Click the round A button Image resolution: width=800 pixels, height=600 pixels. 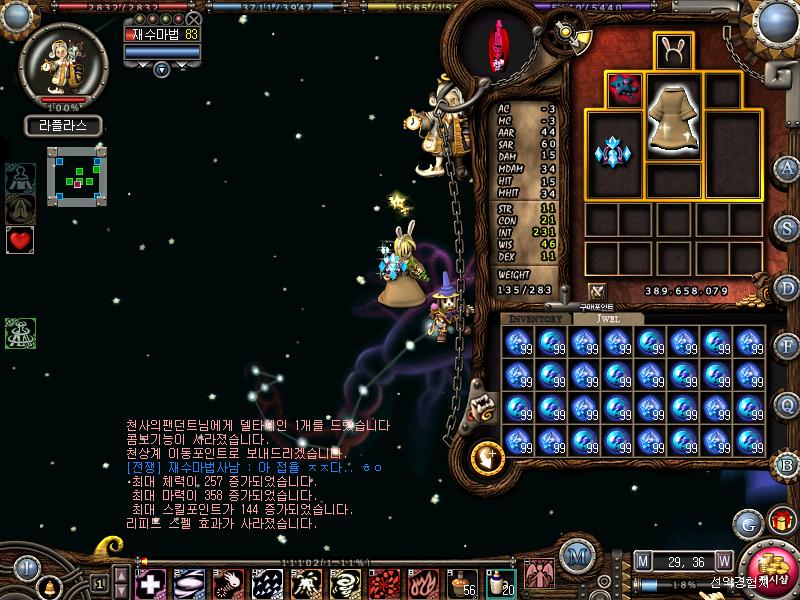(x=787, y=166)
